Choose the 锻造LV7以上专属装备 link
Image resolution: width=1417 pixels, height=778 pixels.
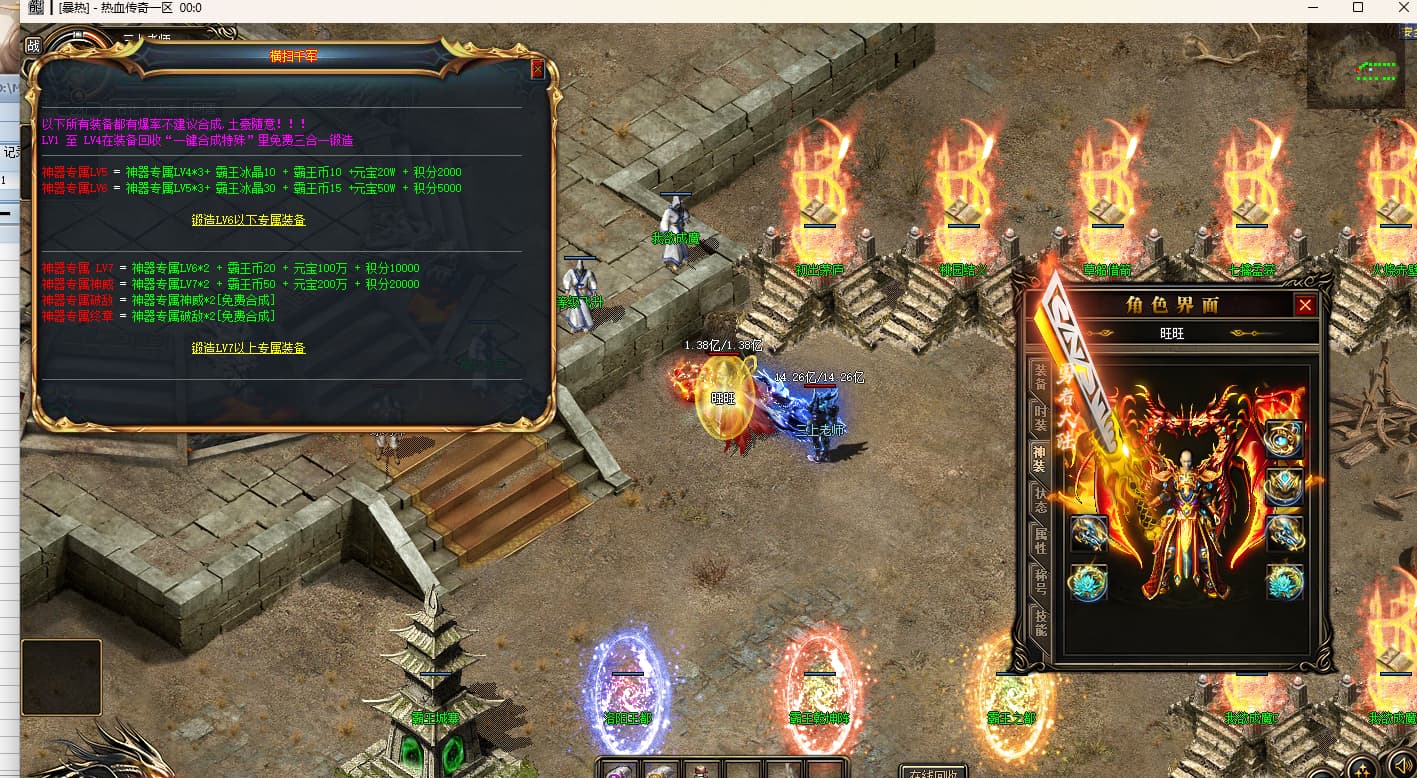click(248, 348)
